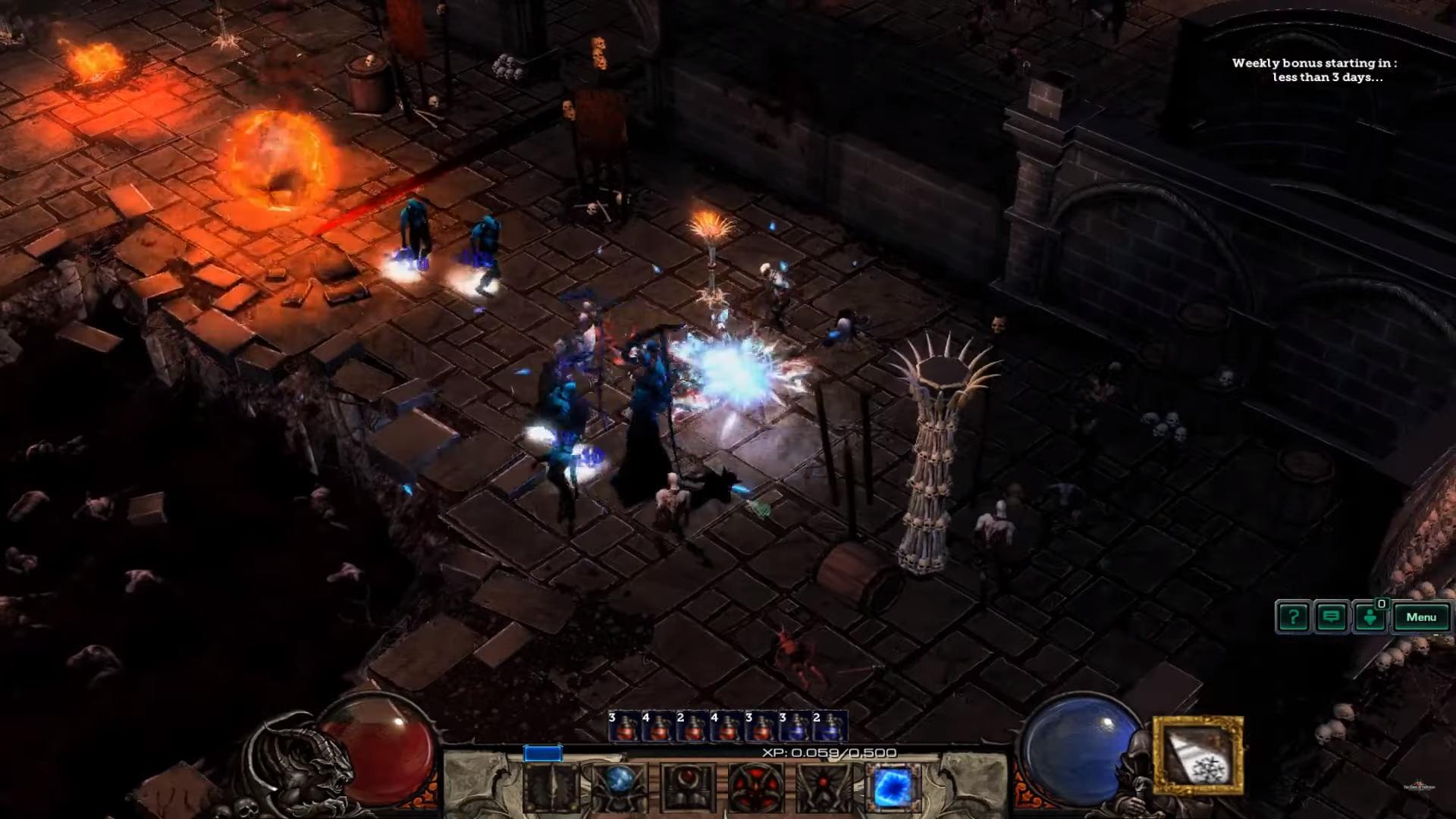Screen dimensions: 1456x819
Task: Click the green player-arrow social button
Action: [x=1370, y=617]
